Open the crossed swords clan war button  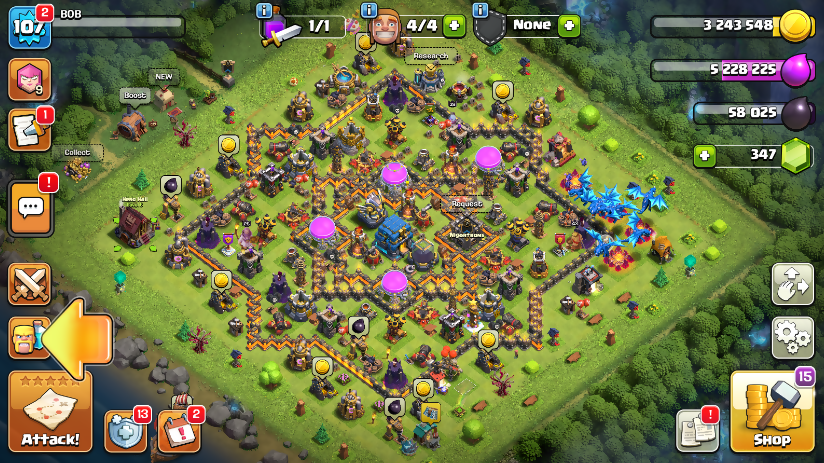(30, 284)
